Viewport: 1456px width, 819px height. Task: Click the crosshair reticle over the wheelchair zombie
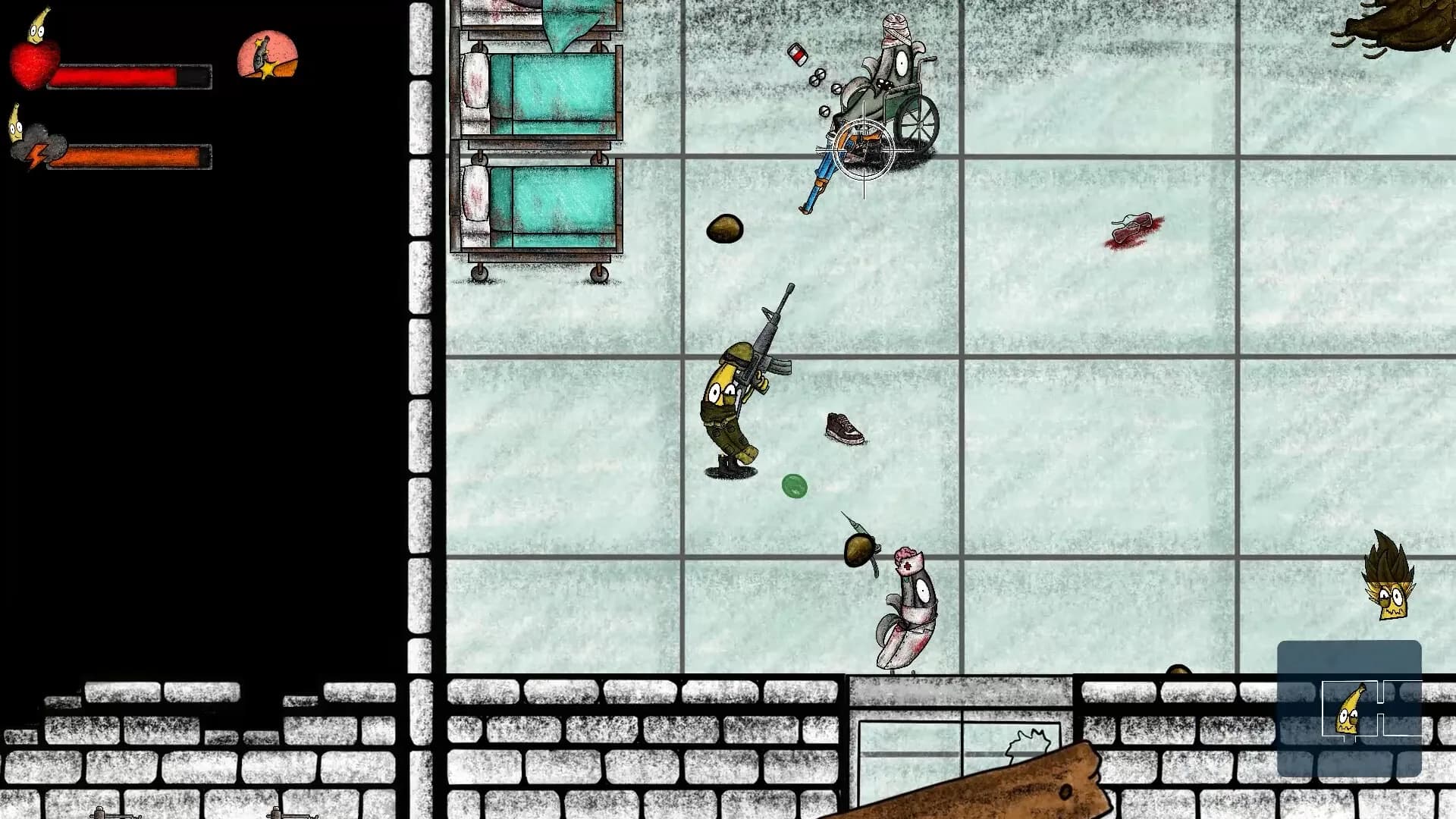tap(864, 152)
